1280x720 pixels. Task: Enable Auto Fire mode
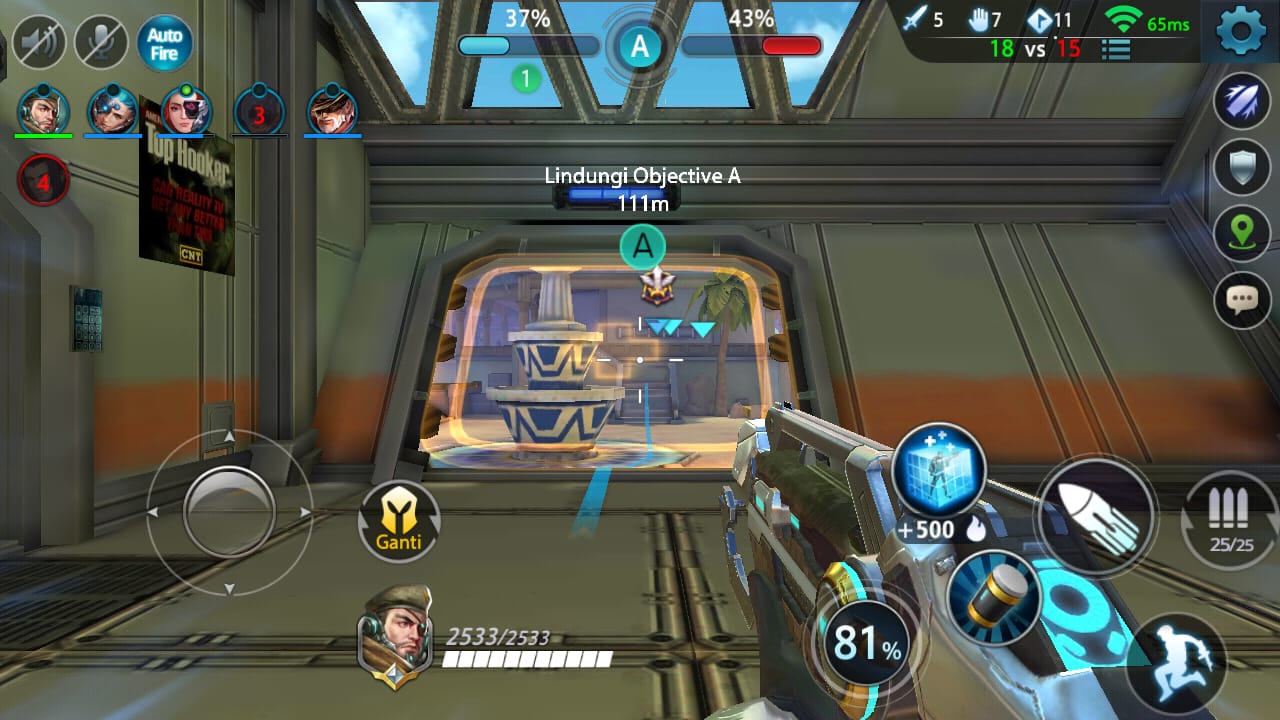click(x=162, y=43)
